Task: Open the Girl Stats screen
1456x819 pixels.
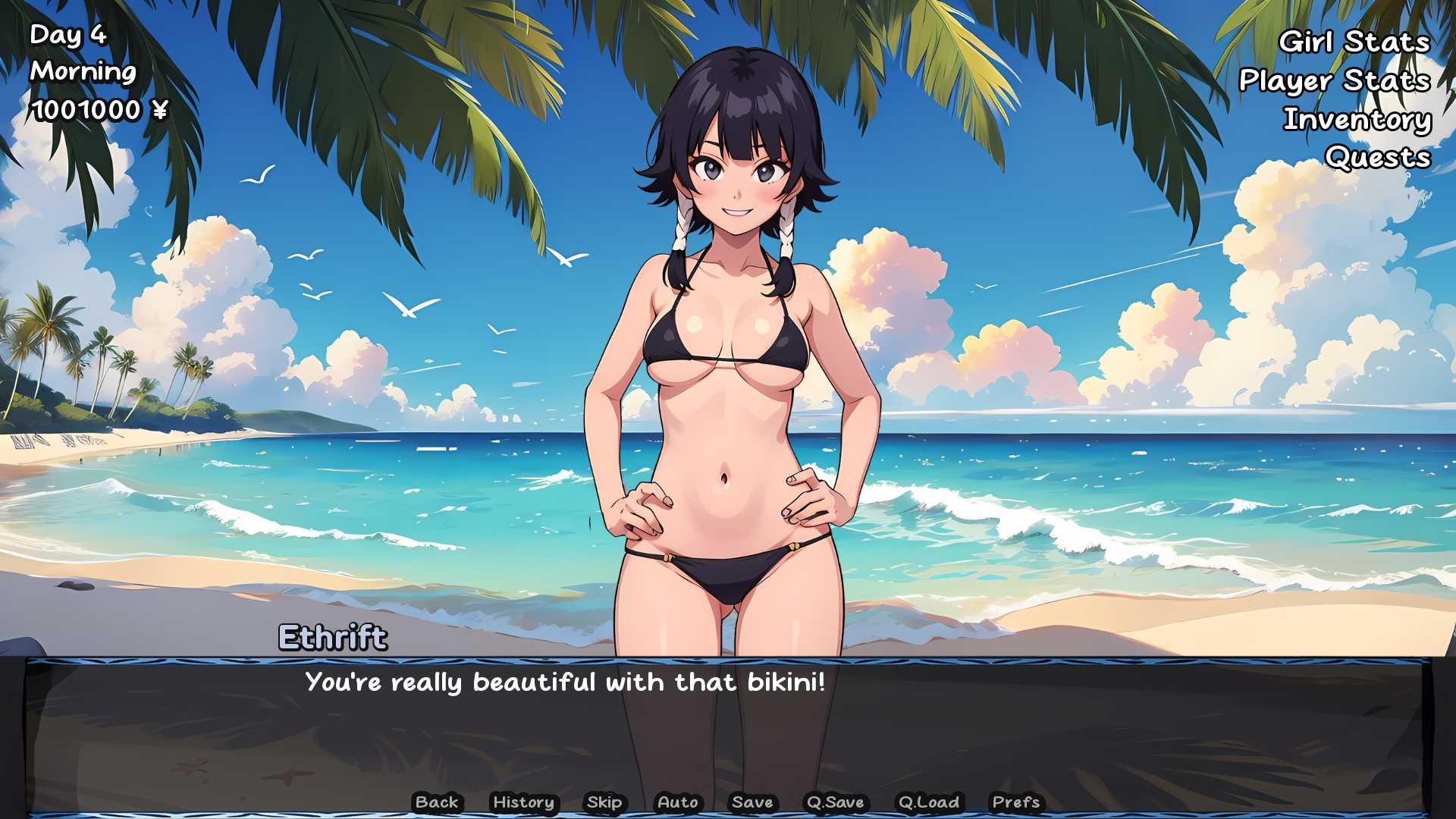Action: click(x=1354, y=42)
